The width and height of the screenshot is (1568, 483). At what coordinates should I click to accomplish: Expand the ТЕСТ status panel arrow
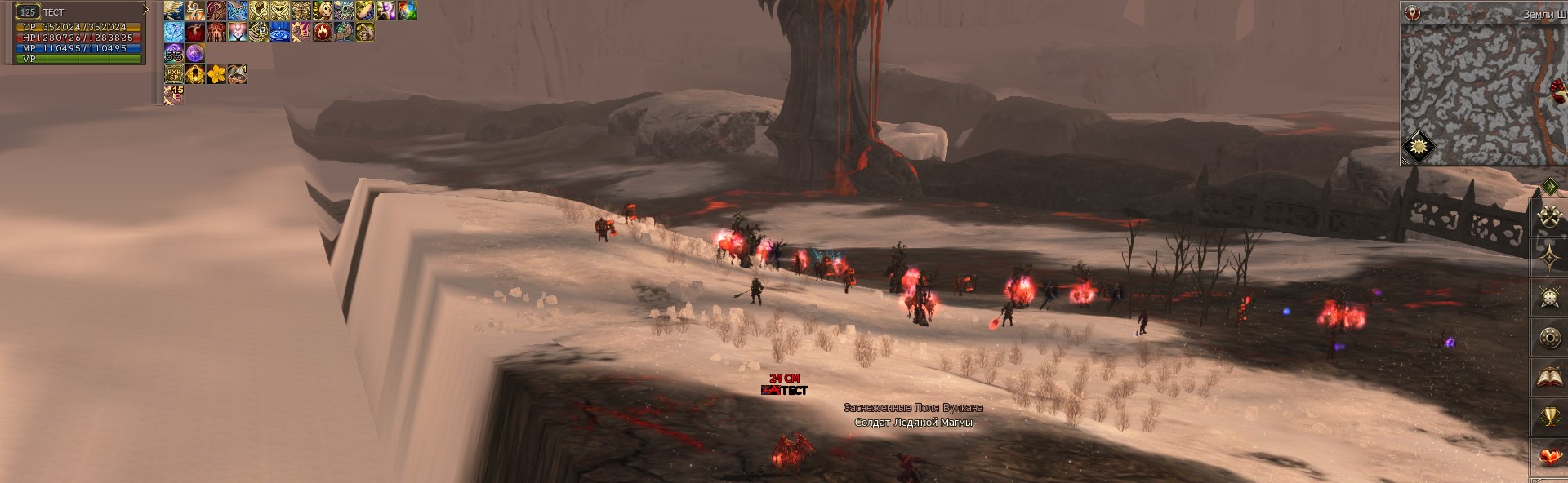(146, 10)
